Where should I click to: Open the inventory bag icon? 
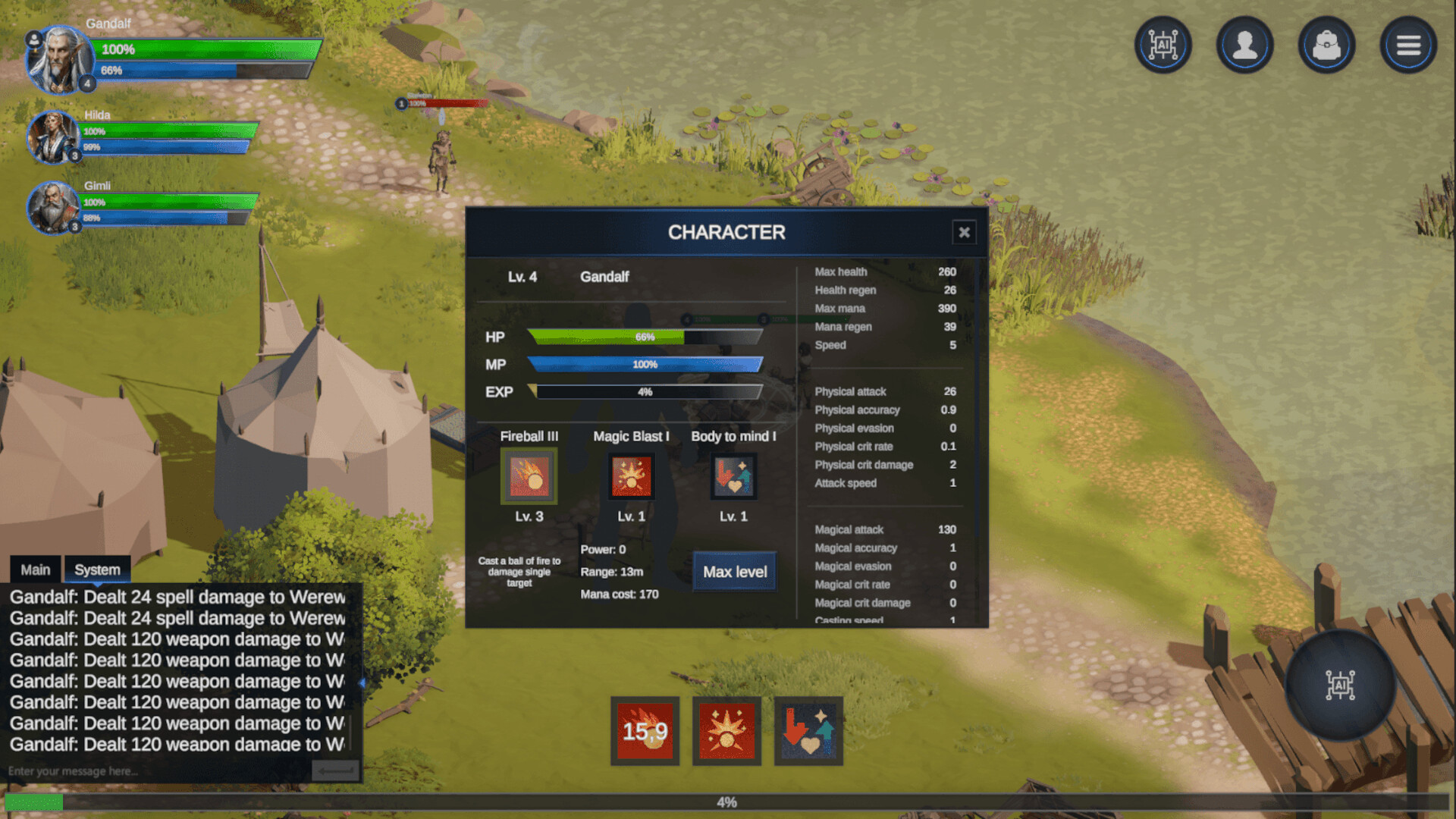click(1326, 44)
